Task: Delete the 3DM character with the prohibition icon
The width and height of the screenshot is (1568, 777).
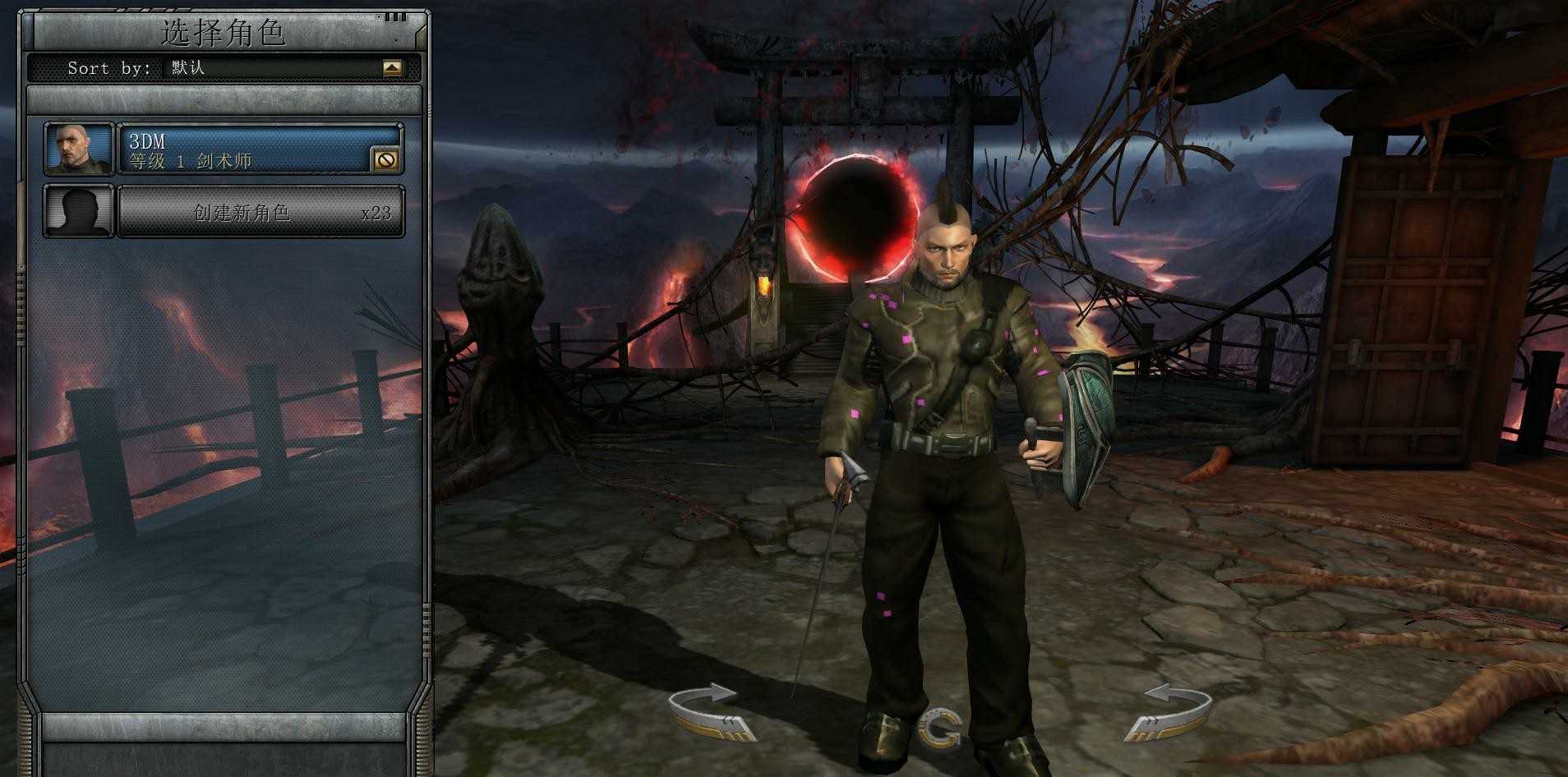Action: coord(385,159)
